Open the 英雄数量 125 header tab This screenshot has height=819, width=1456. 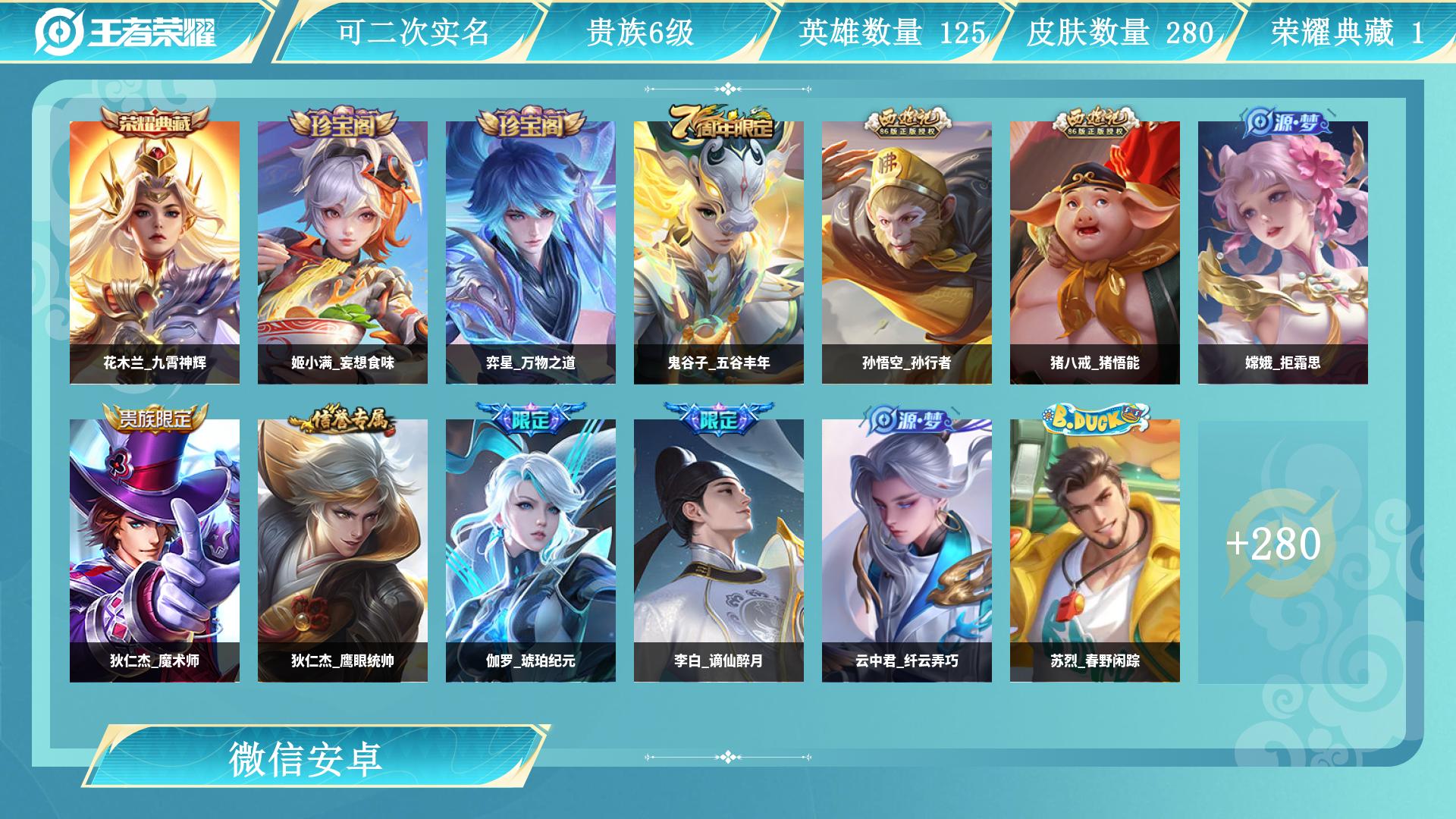[892, 32]
